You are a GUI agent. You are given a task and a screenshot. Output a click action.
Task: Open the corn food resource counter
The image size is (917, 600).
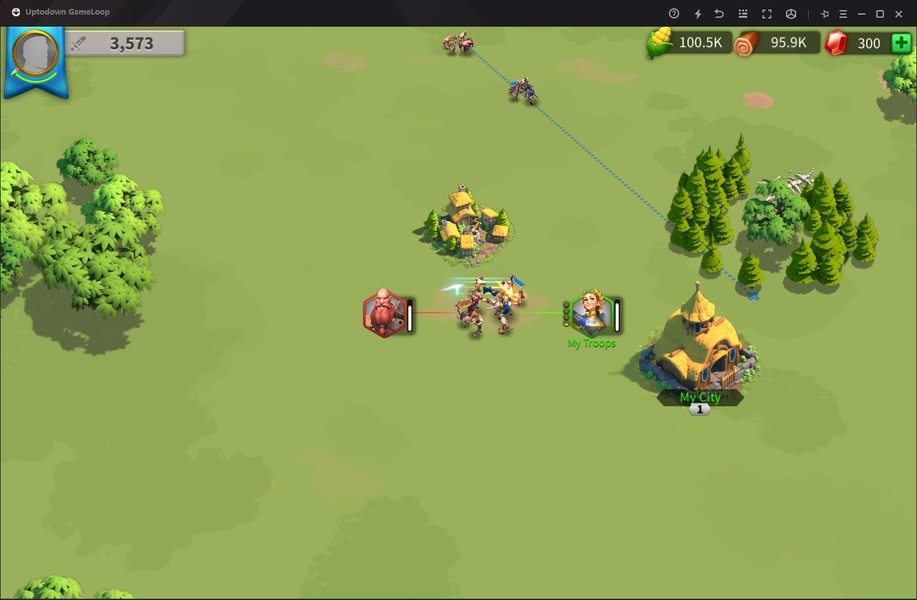pos(690,44)
